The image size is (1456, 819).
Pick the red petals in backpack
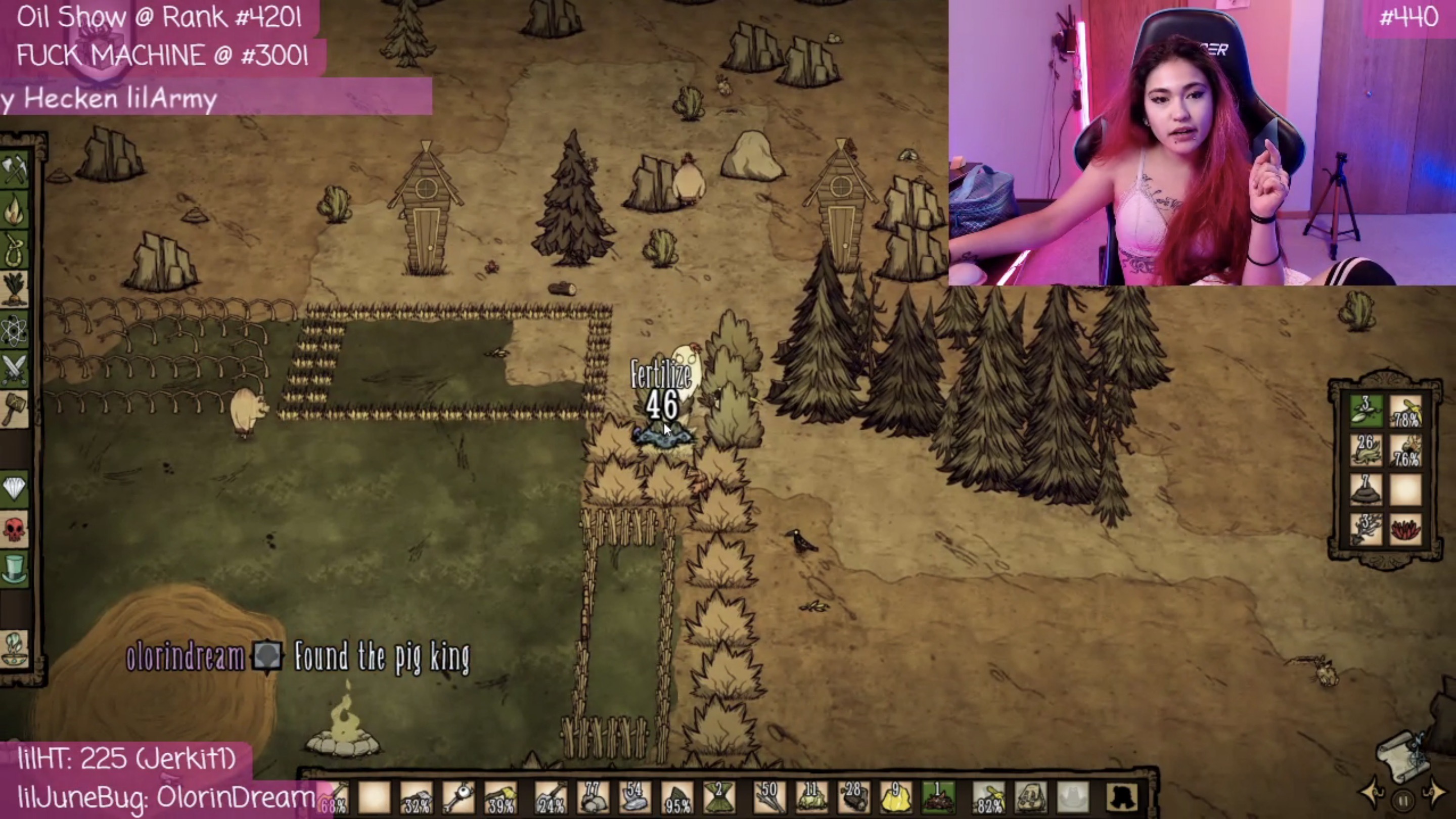(x=1405, y=530)
